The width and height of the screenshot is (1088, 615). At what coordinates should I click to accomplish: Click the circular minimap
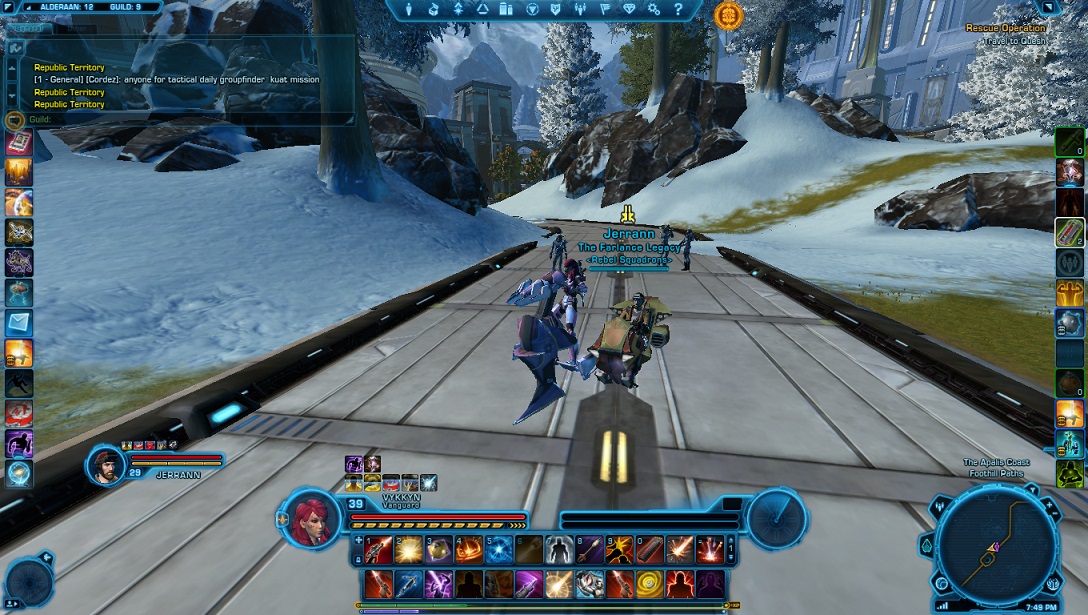[x=995, y=546]
